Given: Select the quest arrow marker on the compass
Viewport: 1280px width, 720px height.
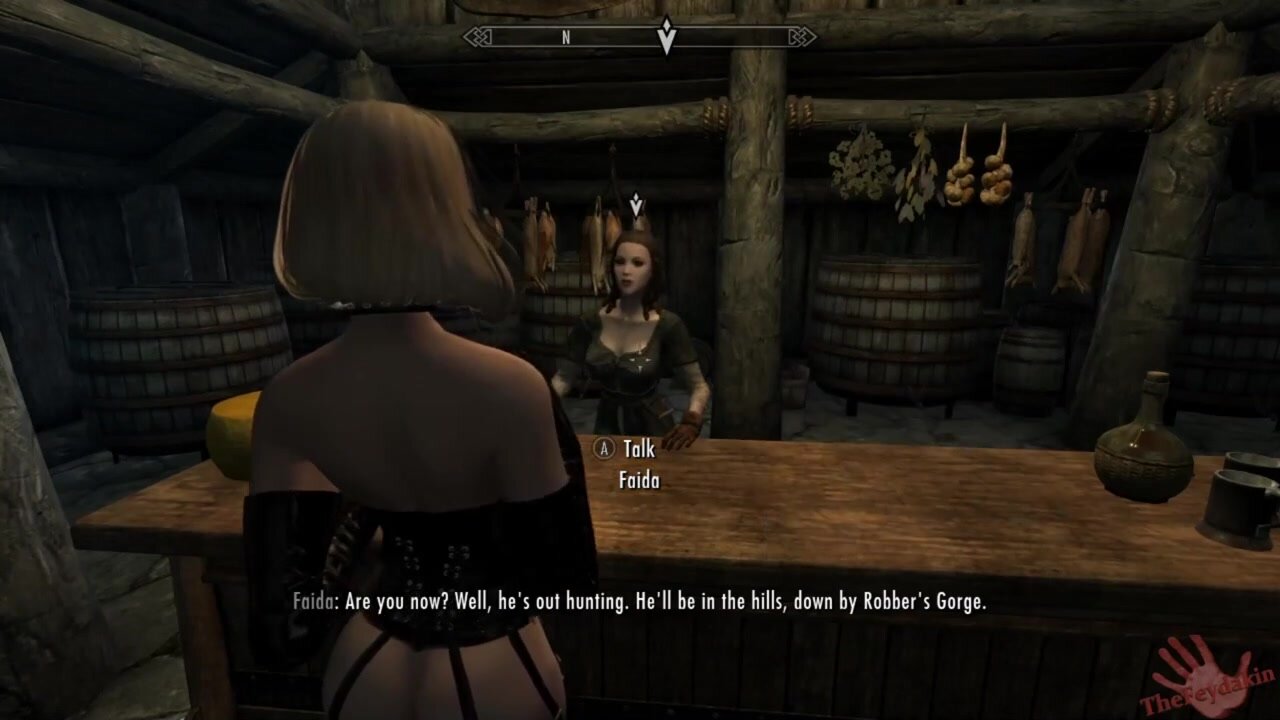Looking at the screenshot, I should [x=666, y=36].
